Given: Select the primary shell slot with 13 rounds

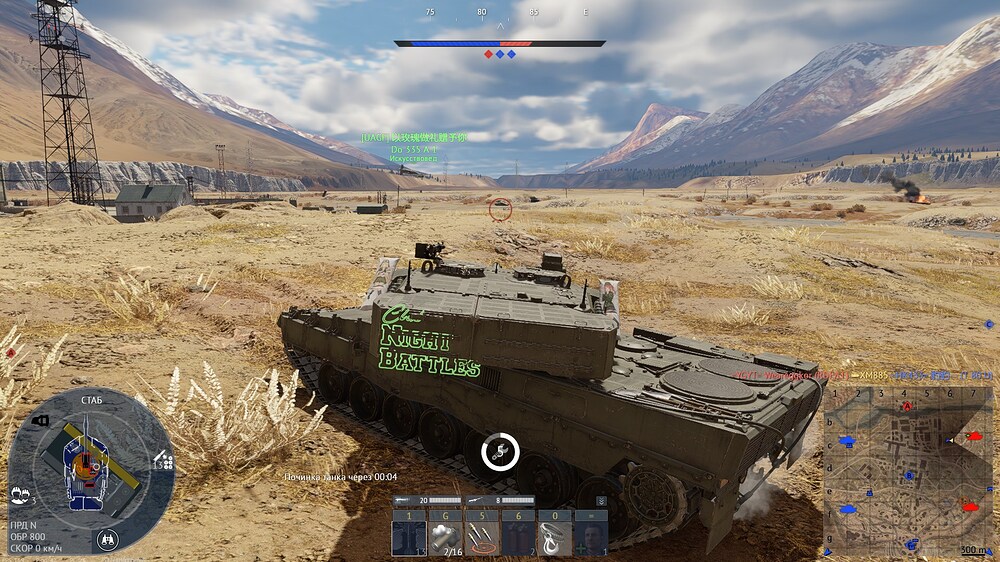Looking at the screenshot, I should click(408, 538).
